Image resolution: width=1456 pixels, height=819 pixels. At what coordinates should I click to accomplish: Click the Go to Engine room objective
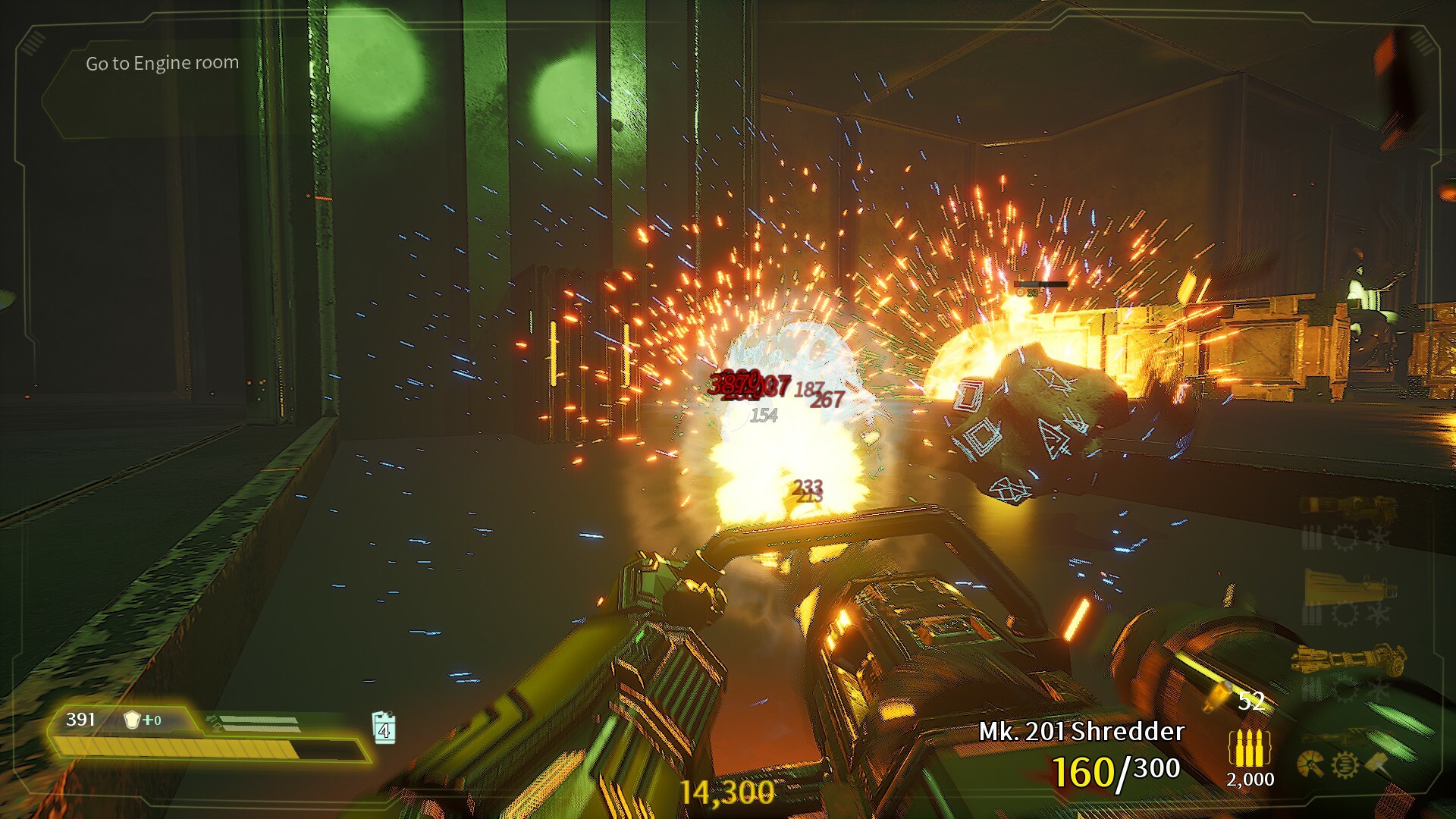pyautogui.click(x=162, y=64)
